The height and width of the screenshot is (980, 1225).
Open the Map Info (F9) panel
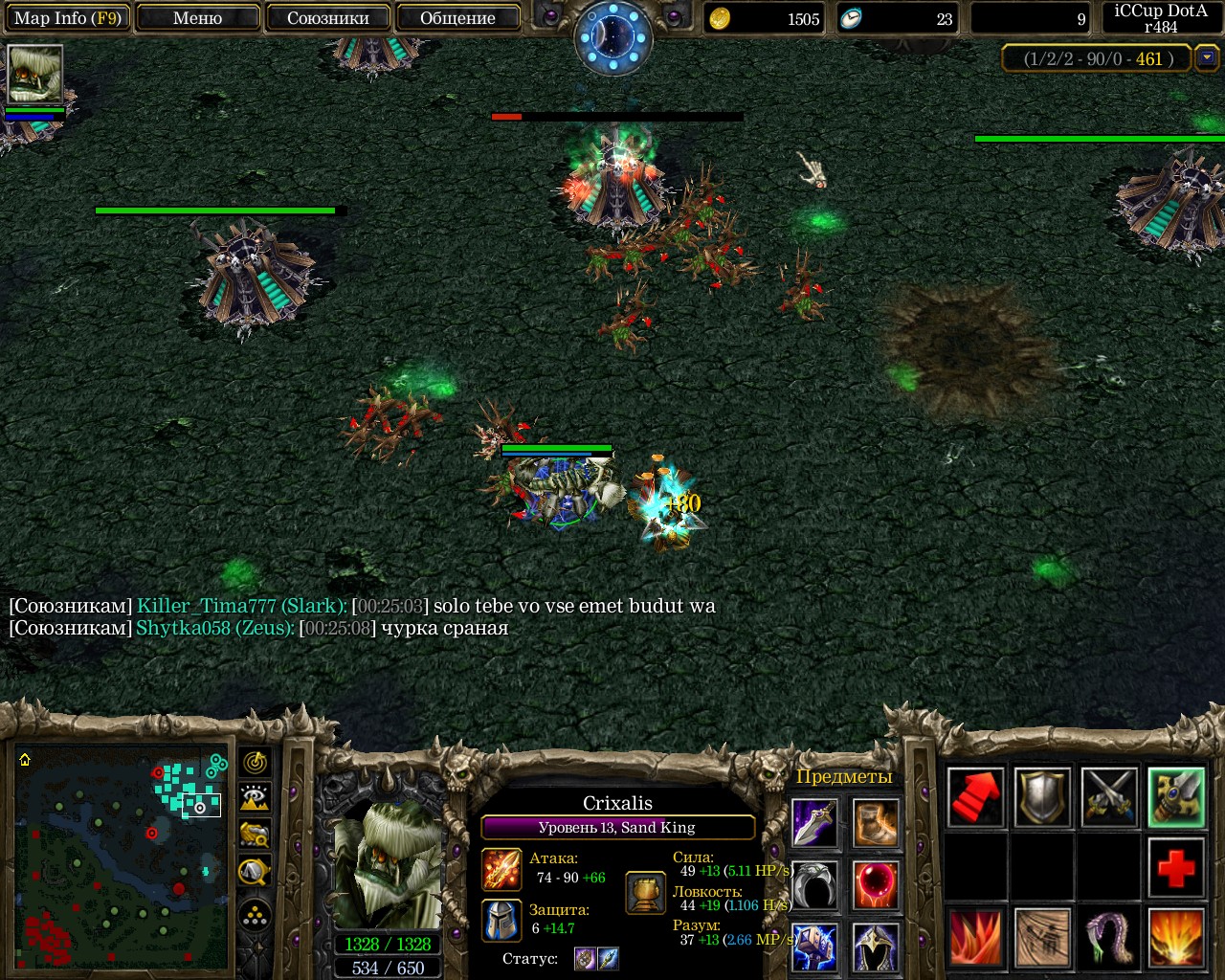coord(66,18)
